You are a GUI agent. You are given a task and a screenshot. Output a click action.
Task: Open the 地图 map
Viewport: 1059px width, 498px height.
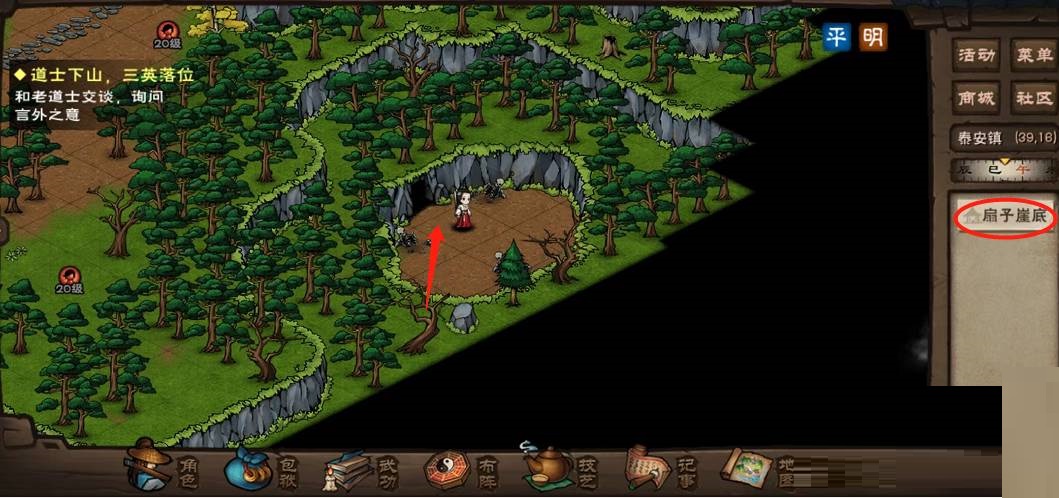(760, 467)
